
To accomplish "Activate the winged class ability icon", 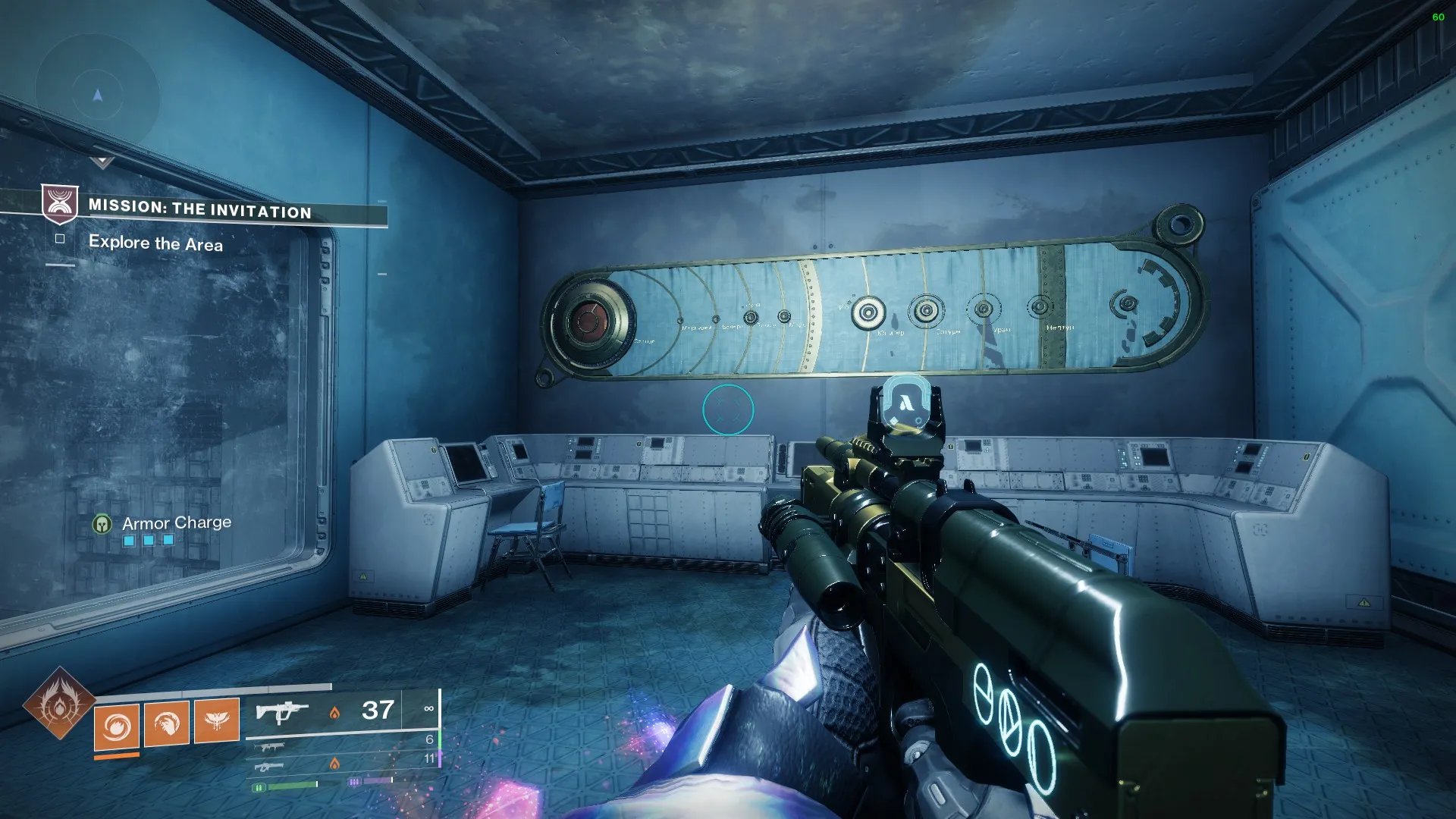I will click(x=217, y=720).
